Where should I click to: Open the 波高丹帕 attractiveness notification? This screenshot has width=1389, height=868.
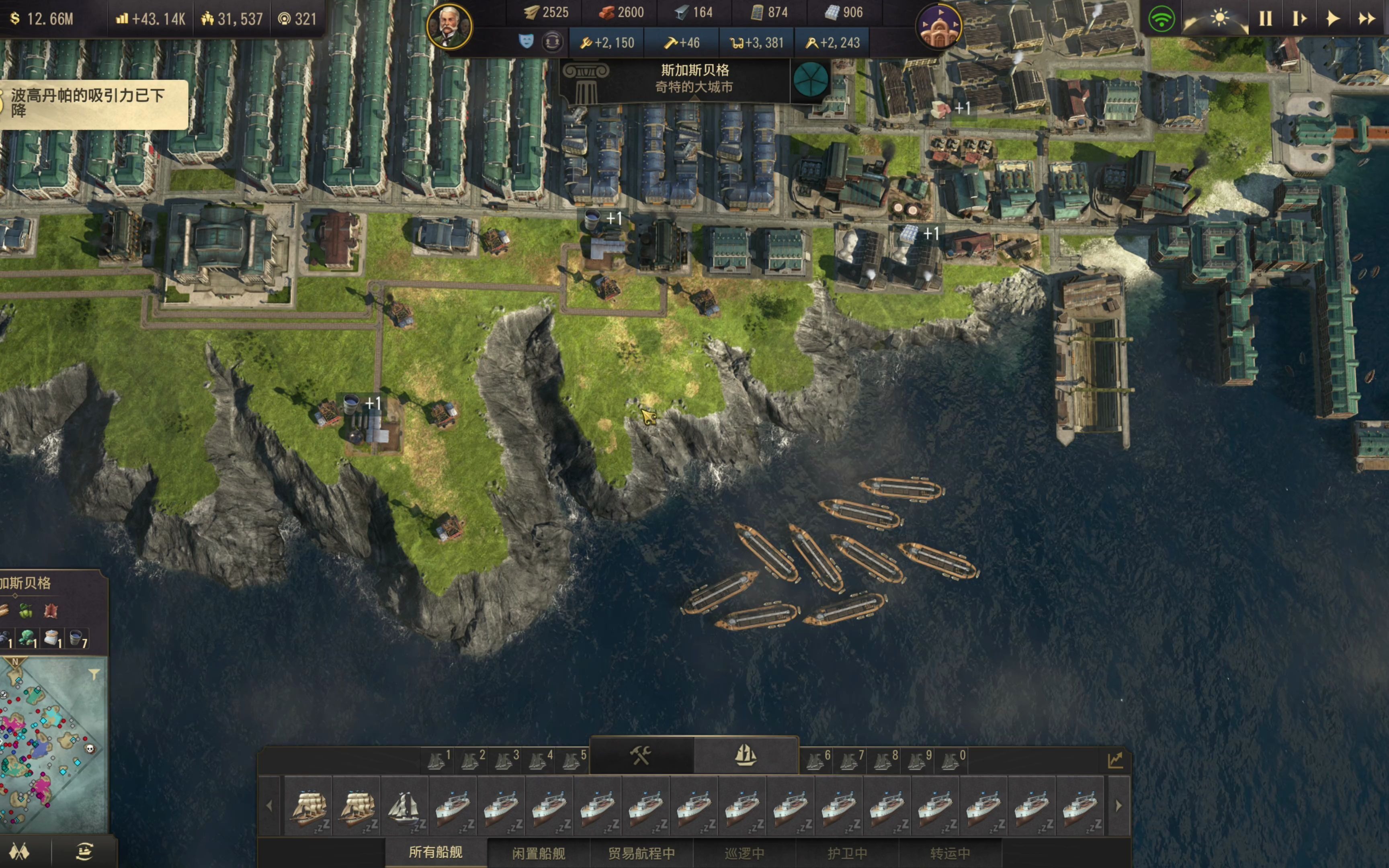pos(92,103)
